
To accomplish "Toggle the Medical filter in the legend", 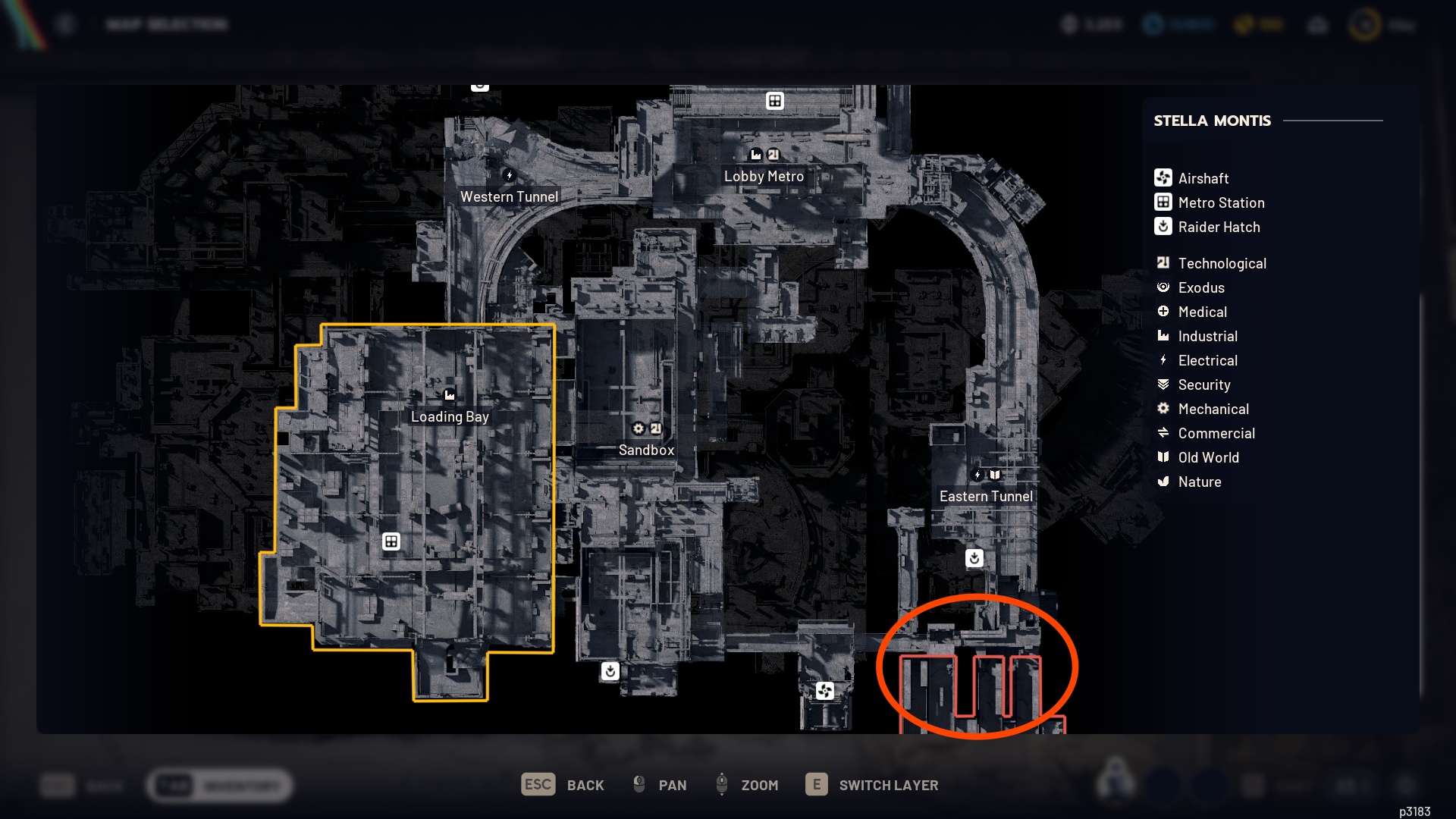I will coord(1164,312).
